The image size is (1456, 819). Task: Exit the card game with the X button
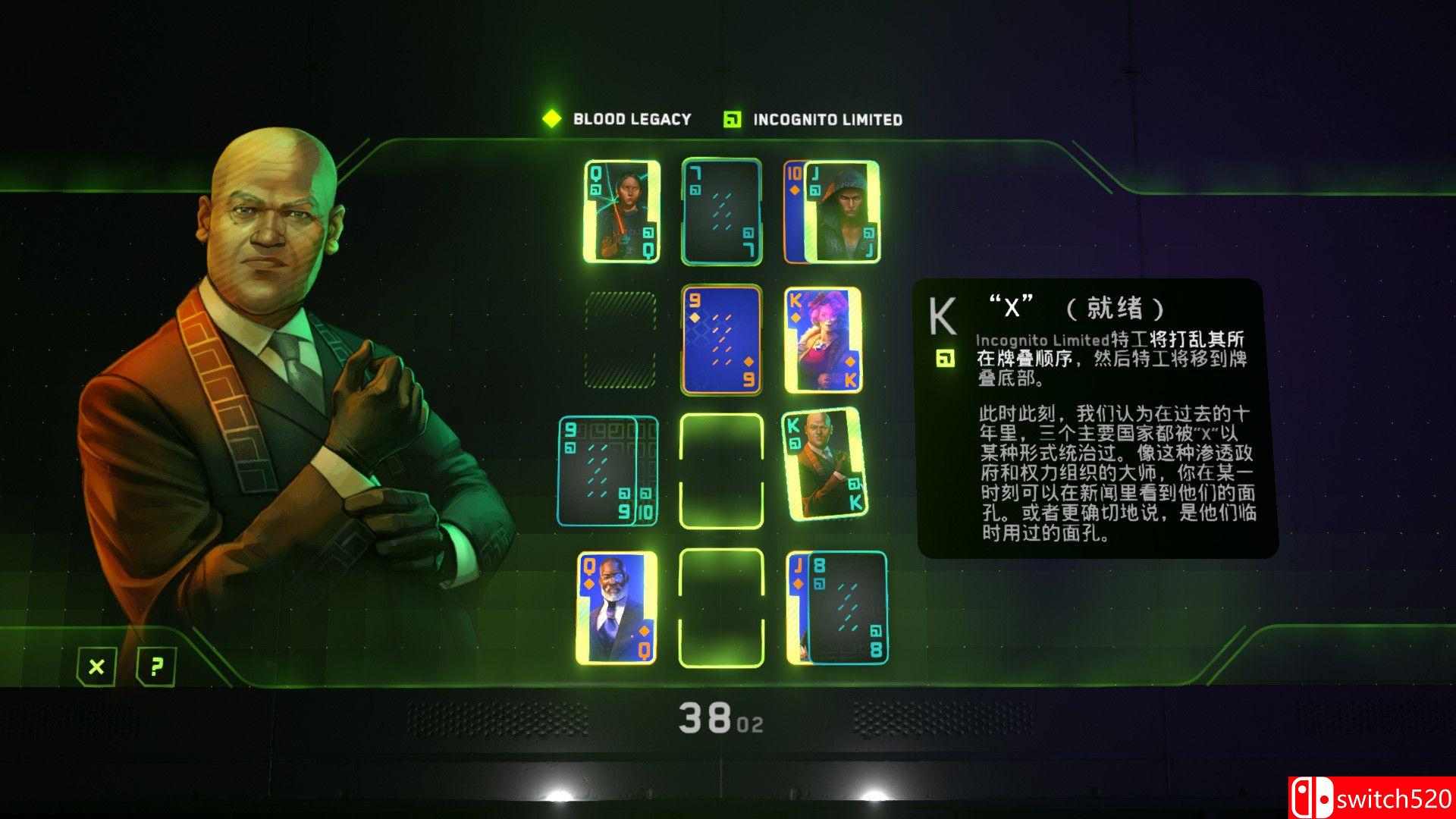(x=96, y=668)
